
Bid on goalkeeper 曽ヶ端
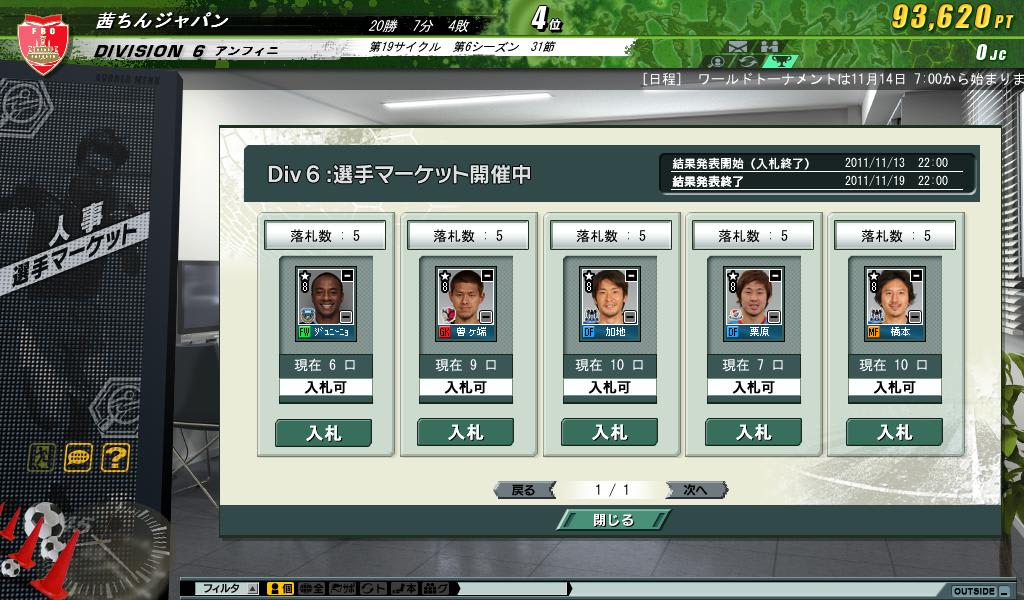tap(465, 432)
